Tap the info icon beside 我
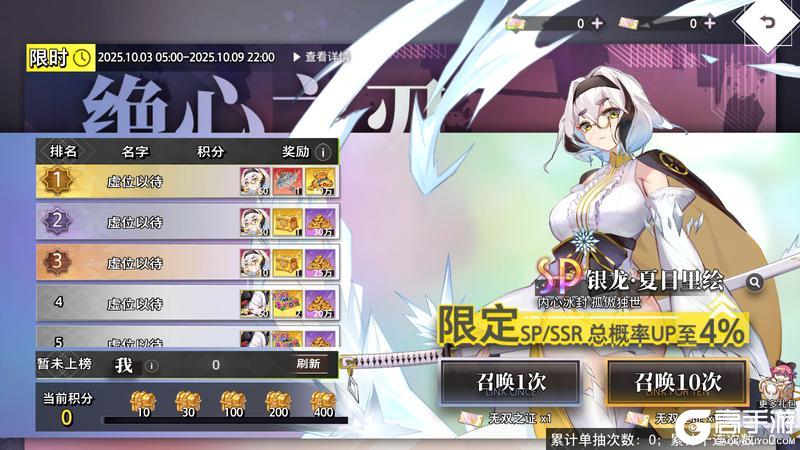The width and height of the screenshot is (800, 450). tap(151, 365)
